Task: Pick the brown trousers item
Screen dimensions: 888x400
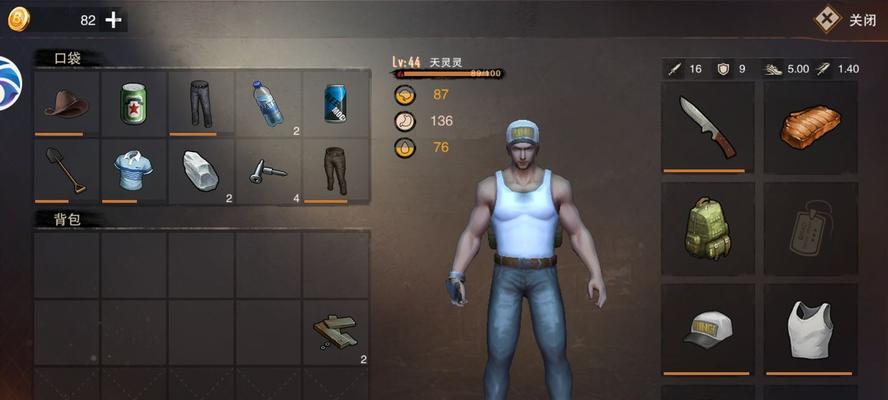Action: [335, 170]
